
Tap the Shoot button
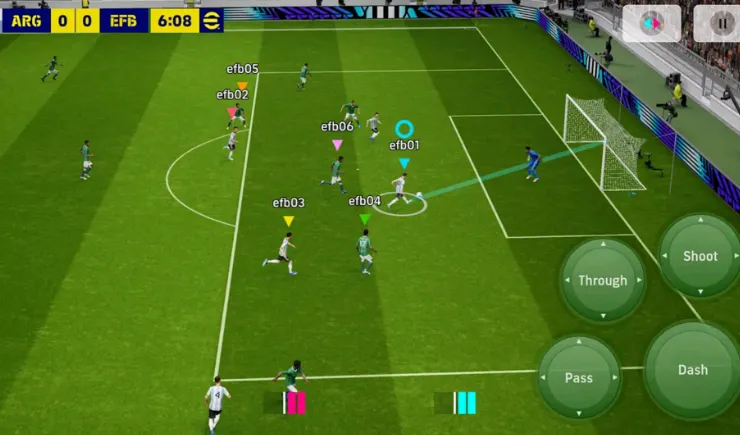click(x=700, y=256)
